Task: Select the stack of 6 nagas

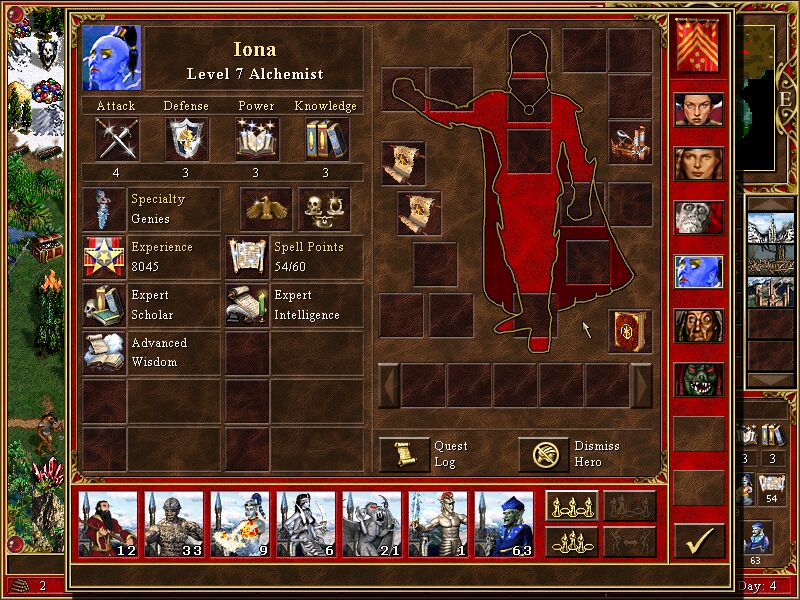Action: [306, 524]
